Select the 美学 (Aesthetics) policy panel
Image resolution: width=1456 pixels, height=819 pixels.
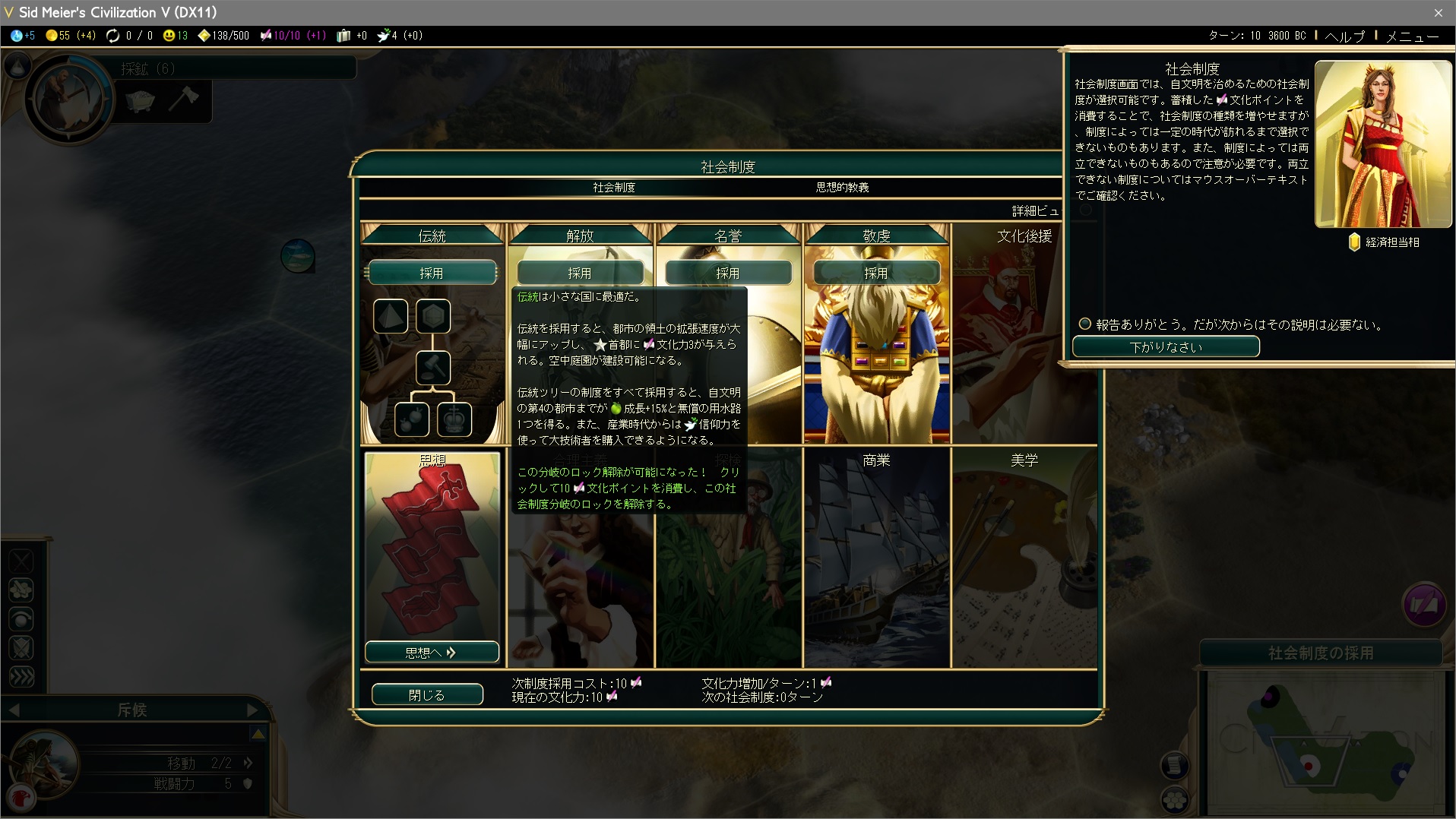1024,558
